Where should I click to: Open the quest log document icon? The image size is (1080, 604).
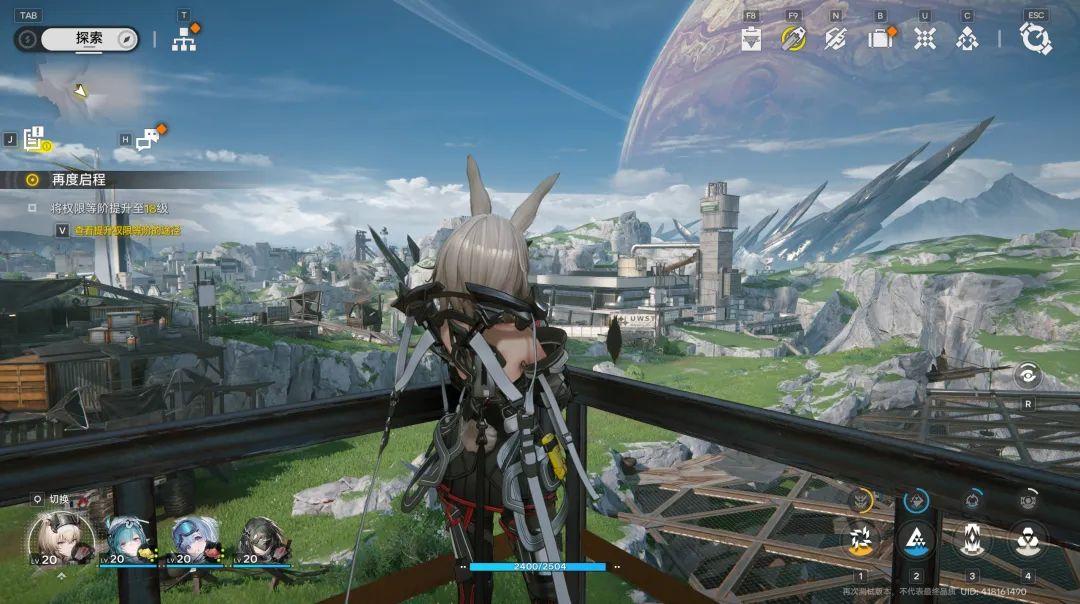click(x=36, y=139)
